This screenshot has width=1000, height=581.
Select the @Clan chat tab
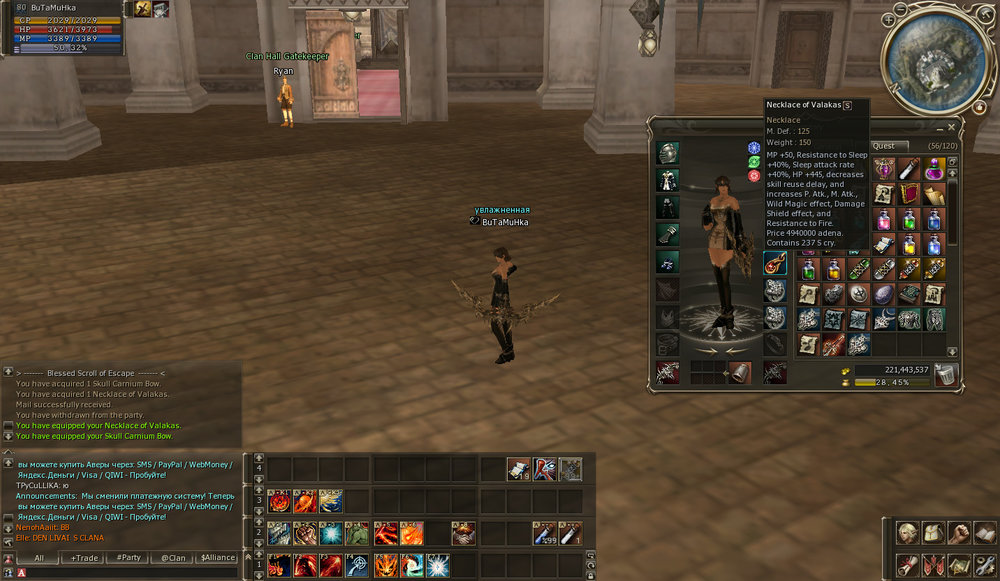173,558
